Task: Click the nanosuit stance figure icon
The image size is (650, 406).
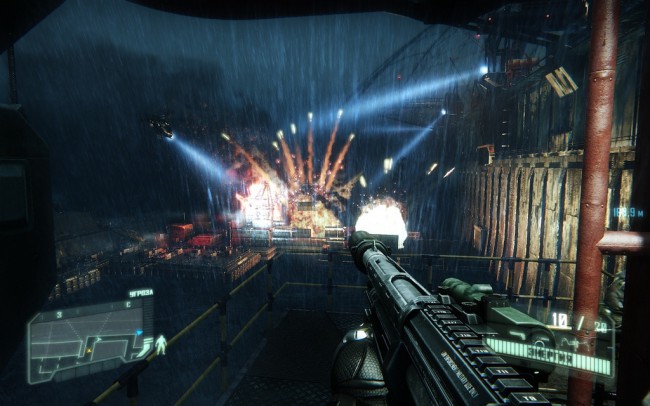Action: (161, 346)
